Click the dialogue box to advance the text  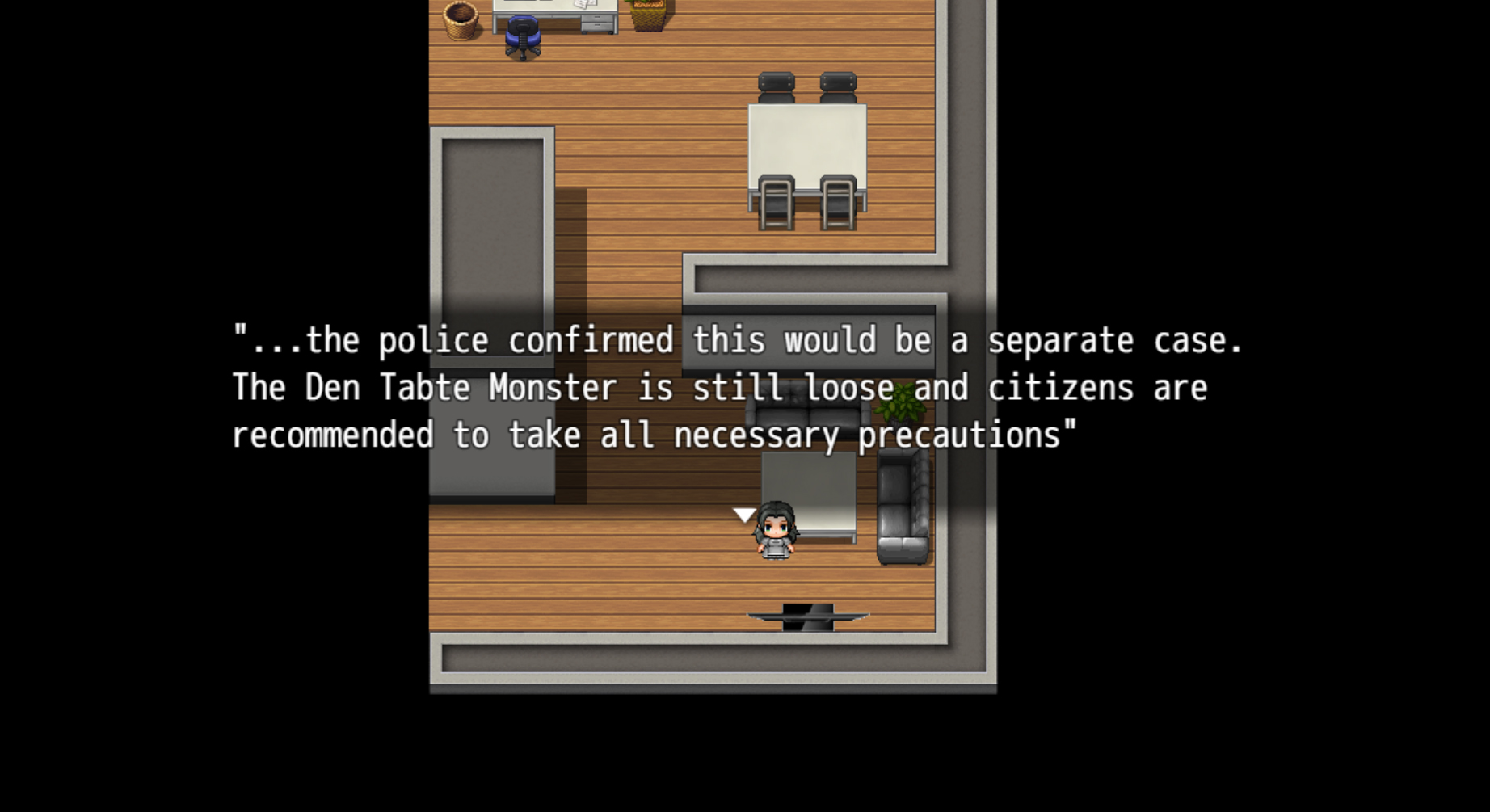(x=727, y=388)
